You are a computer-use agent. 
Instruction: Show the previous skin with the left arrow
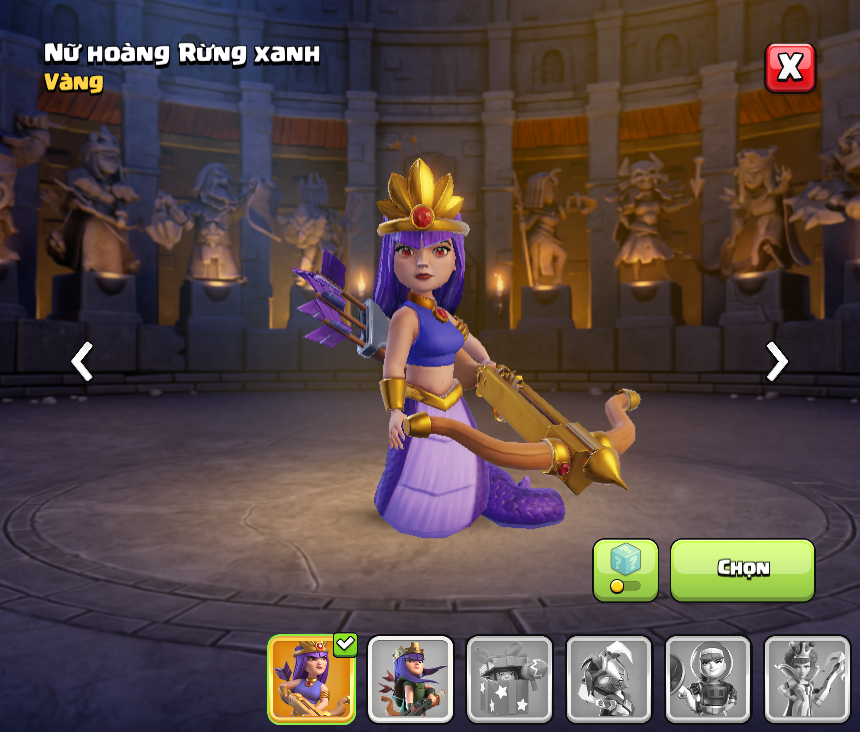[x=82, y=361]
